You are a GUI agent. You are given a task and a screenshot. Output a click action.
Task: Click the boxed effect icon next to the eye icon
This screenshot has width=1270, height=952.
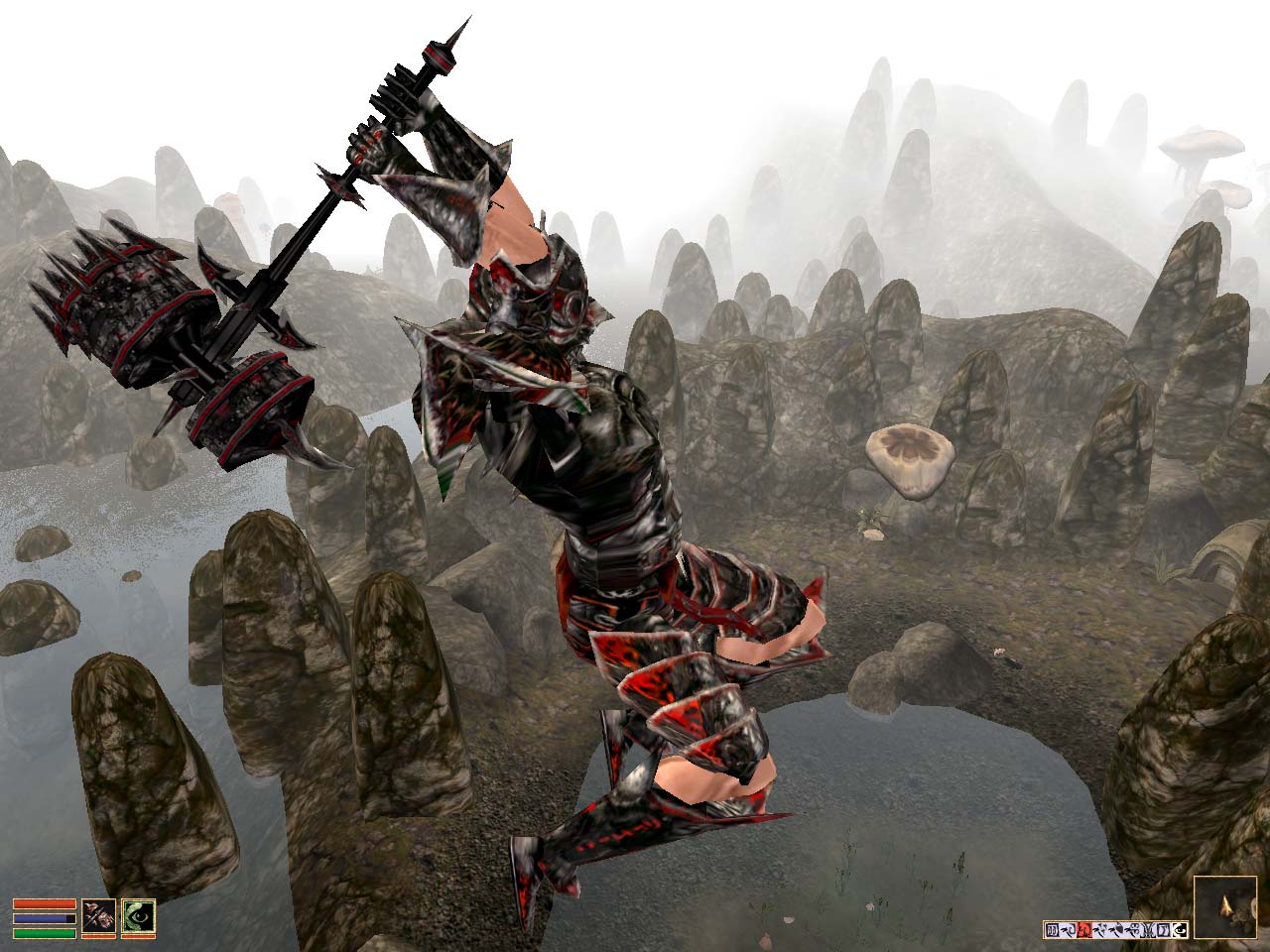[1162, 929]
